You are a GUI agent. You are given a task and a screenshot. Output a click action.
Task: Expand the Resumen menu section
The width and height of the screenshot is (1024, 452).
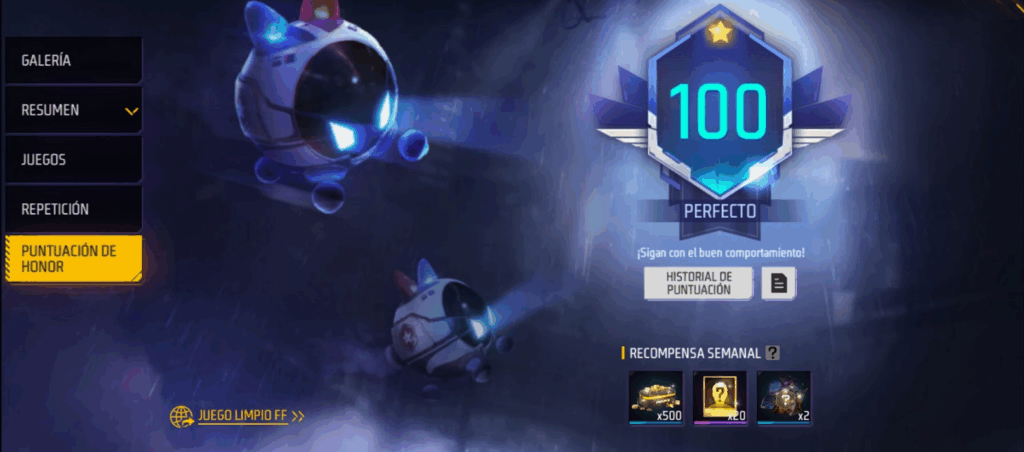(x=72, y=110)
